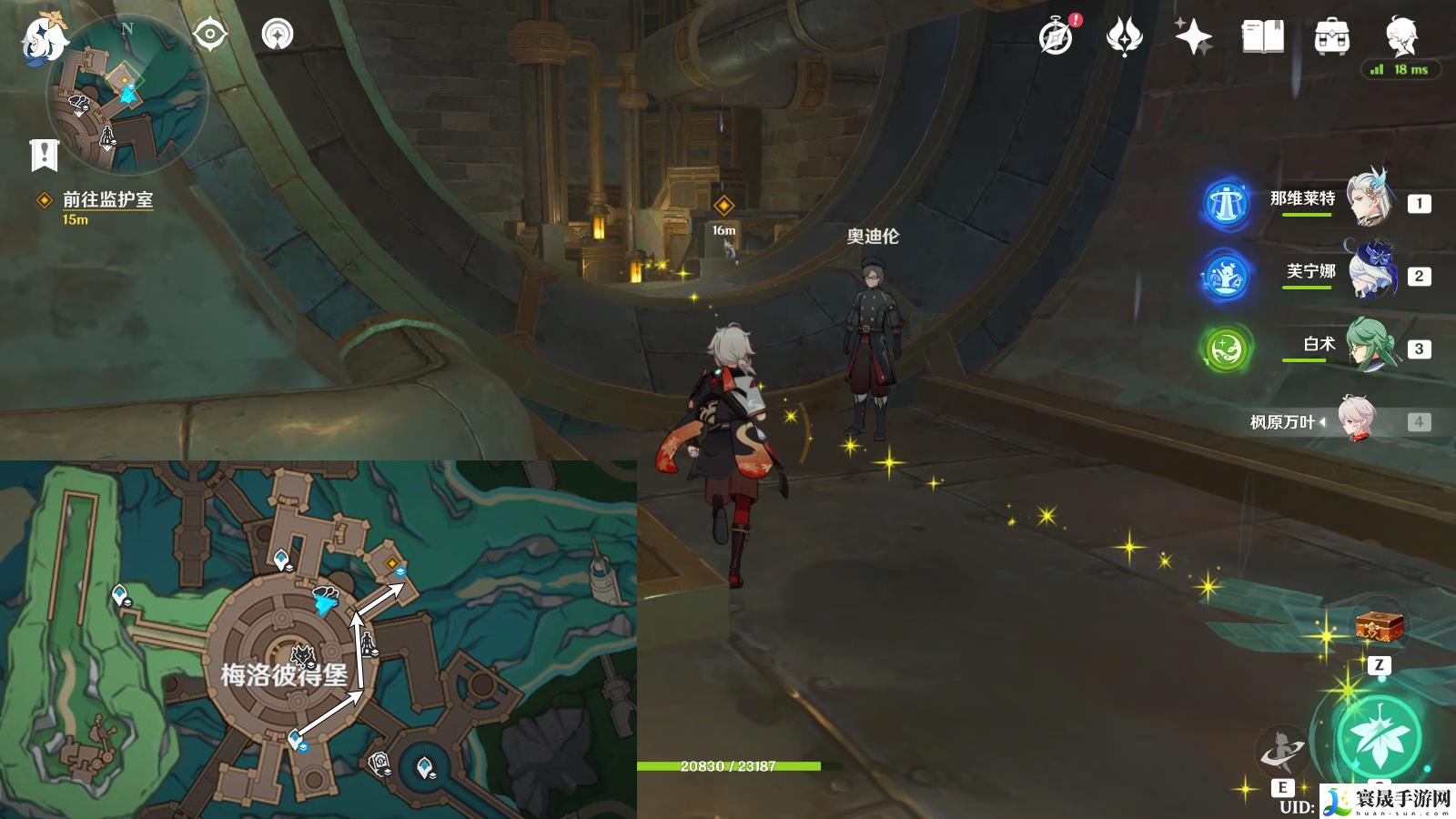Open the character profile icon

click(x=1401, y=37)
